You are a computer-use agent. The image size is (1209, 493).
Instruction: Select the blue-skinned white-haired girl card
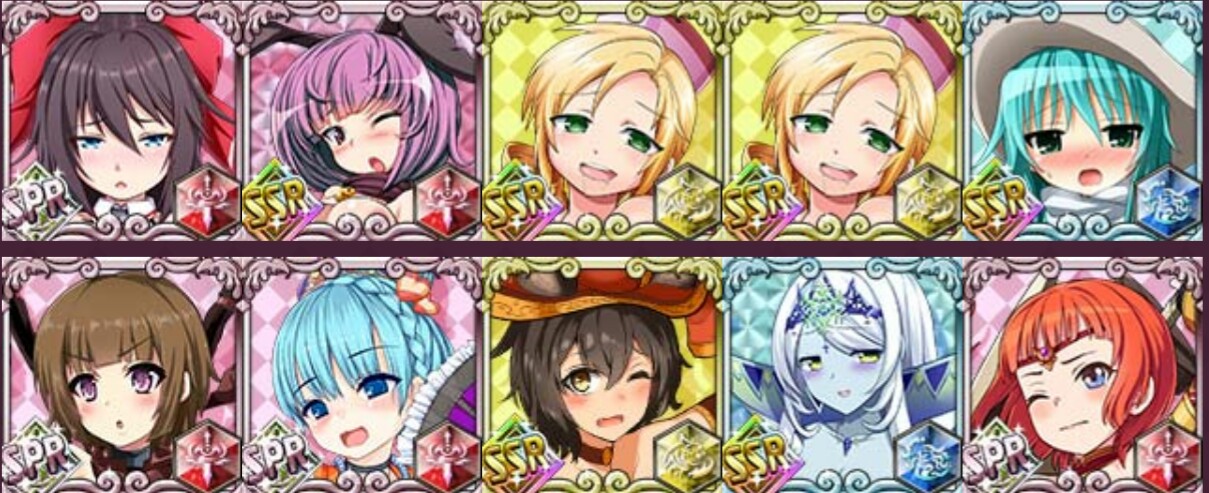843,372
